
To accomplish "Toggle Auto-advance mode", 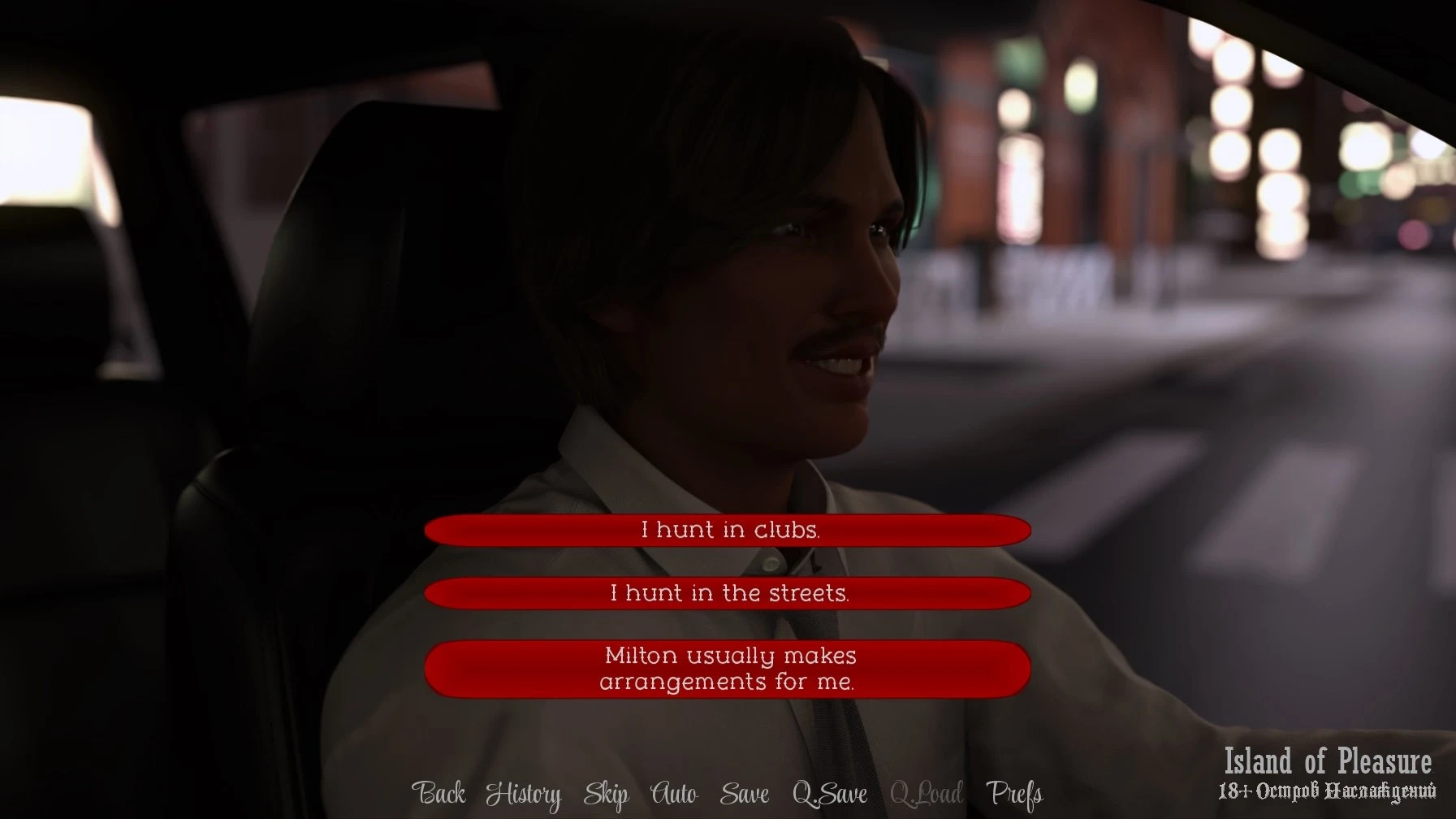I will 674,794.
